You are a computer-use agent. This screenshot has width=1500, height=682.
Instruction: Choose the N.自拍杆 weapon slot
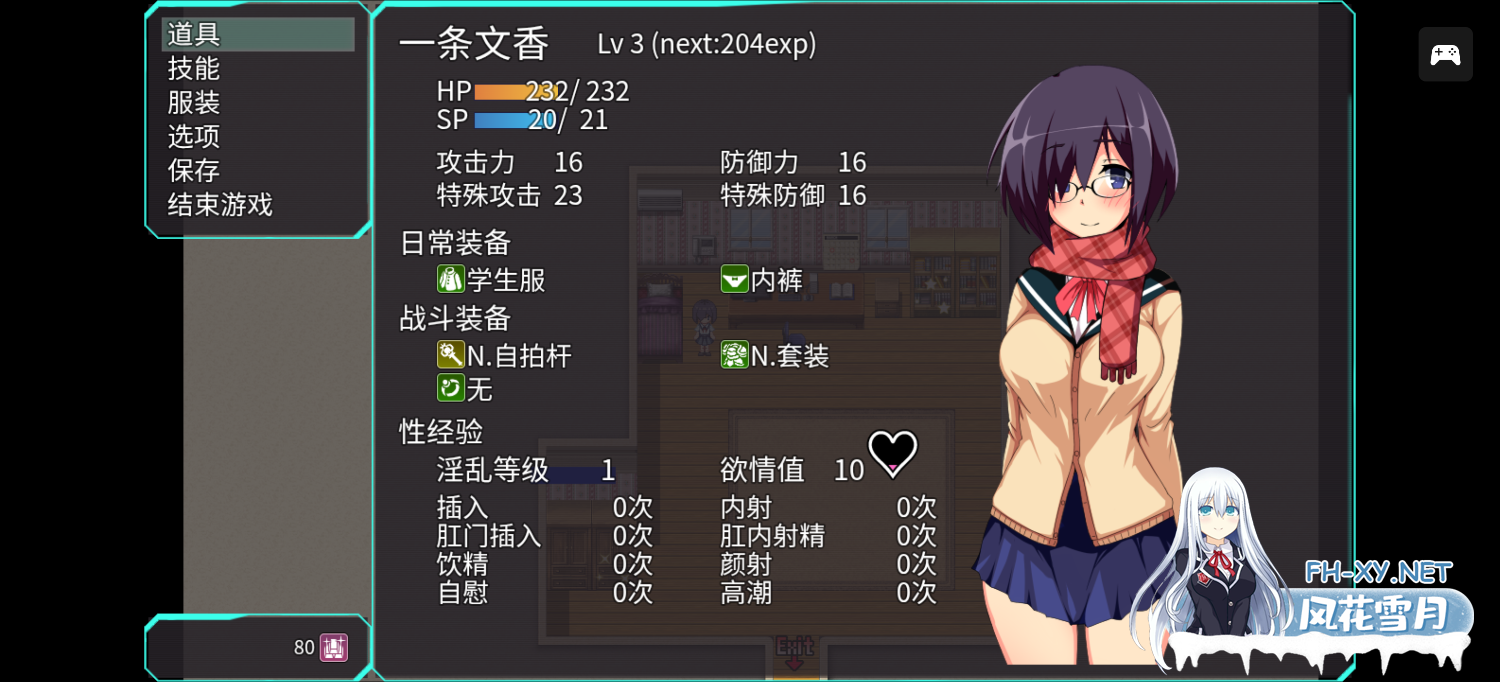point(505,355)
